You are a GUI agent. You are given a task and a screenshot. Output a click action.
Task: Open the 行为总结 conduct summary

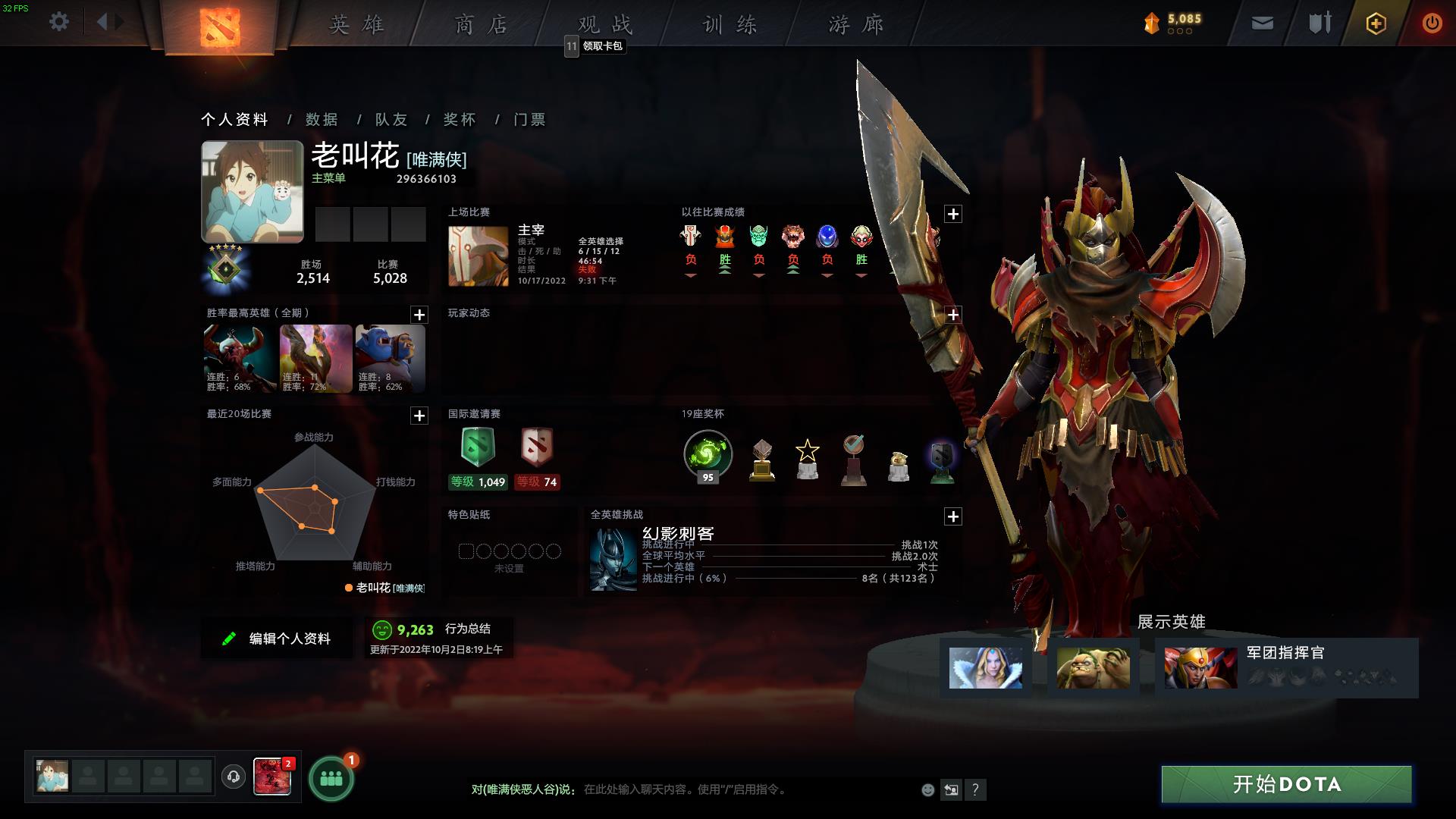pyautogui.click(x=467, y=629)
